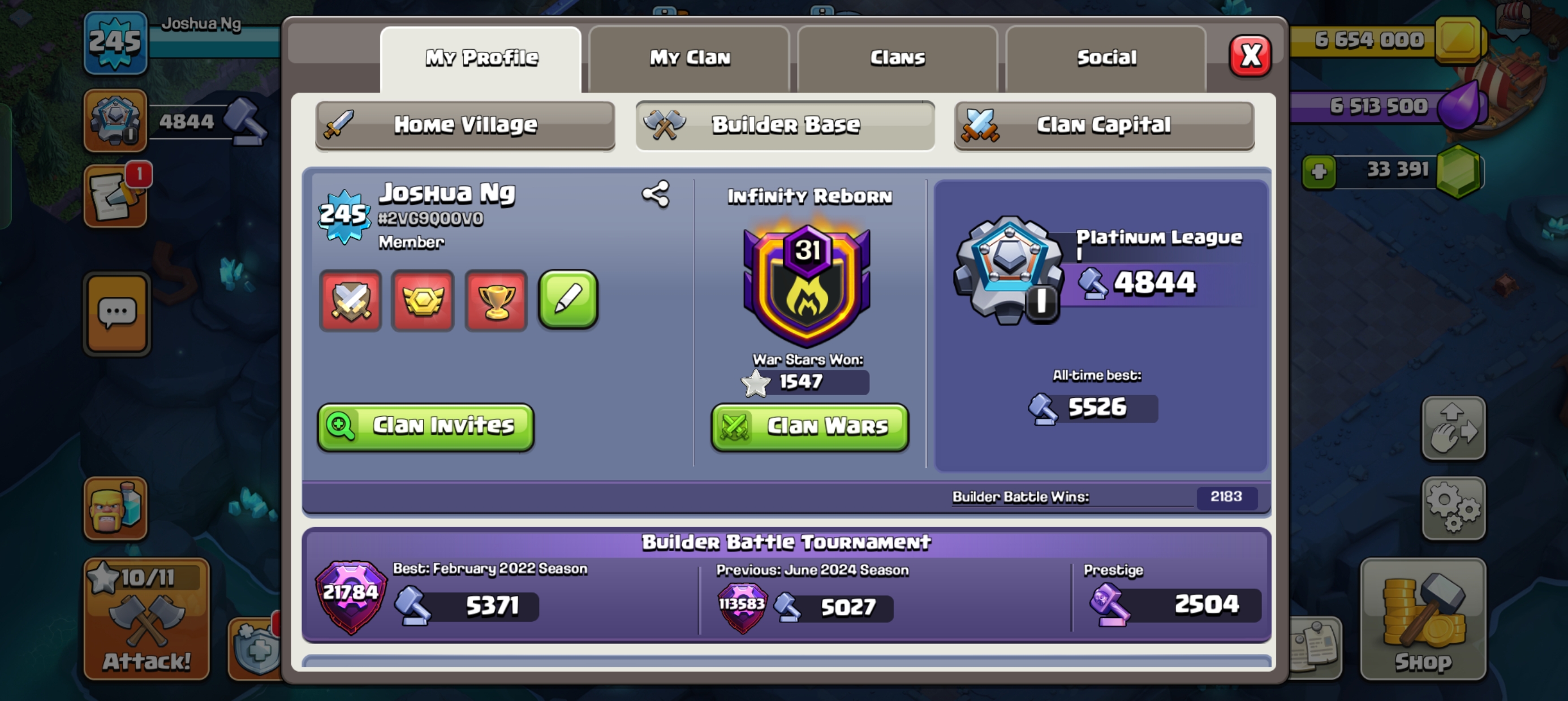Switch to the My Clan tab
1568x701 pixels.
(690, 57)
